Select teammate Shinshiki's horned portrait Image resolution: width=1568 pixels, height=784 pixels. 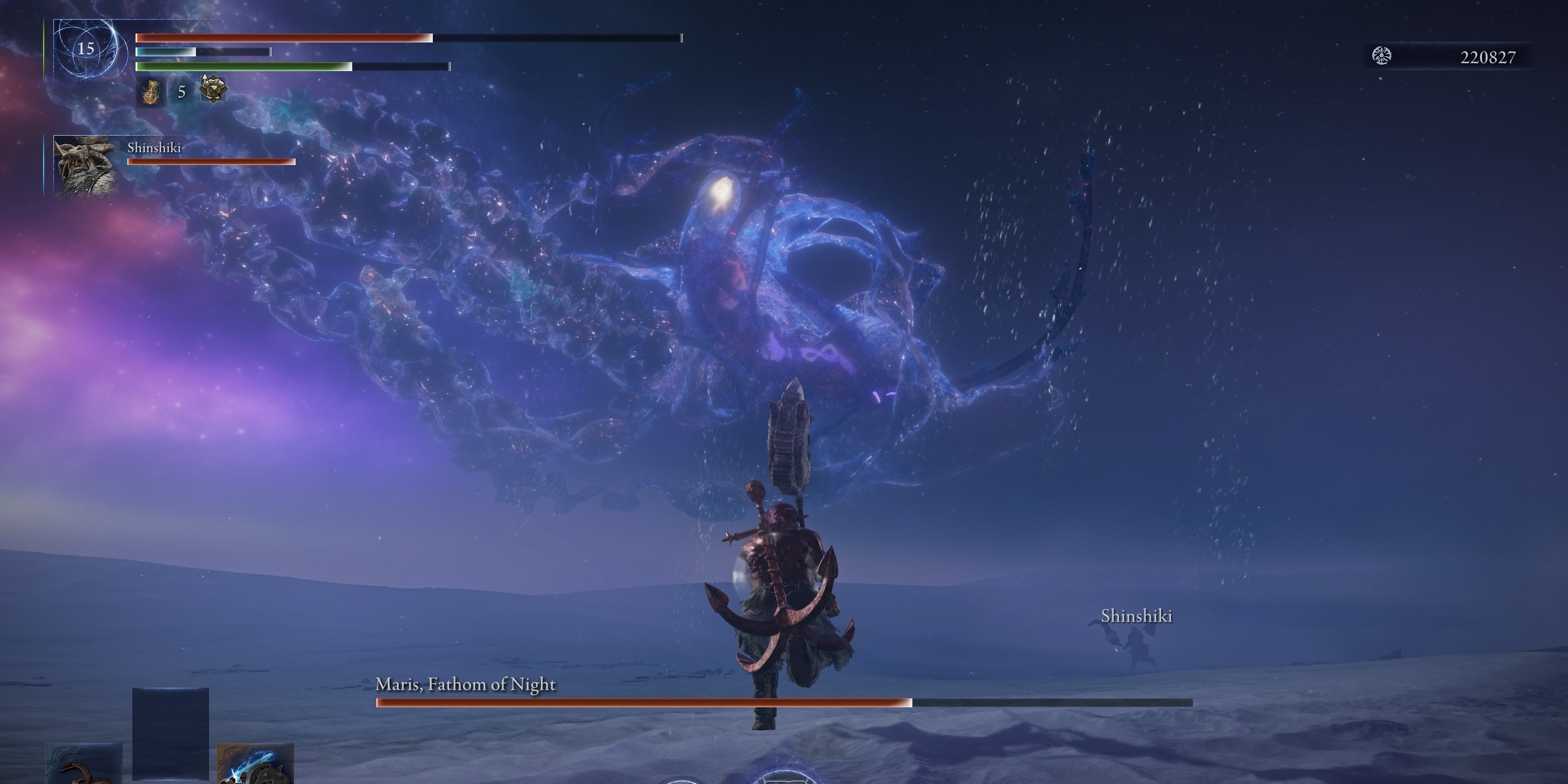(x=85, y=165)
